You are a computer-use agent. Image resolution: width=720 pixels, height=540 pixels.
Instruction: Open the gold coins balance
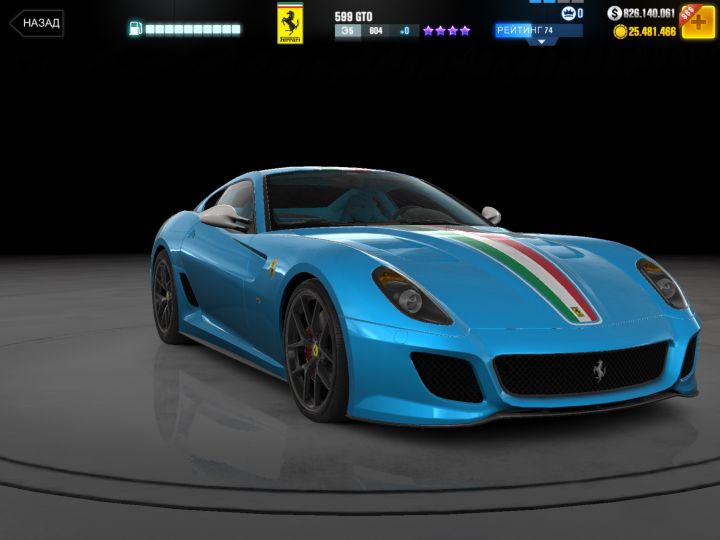pos(645,32)
